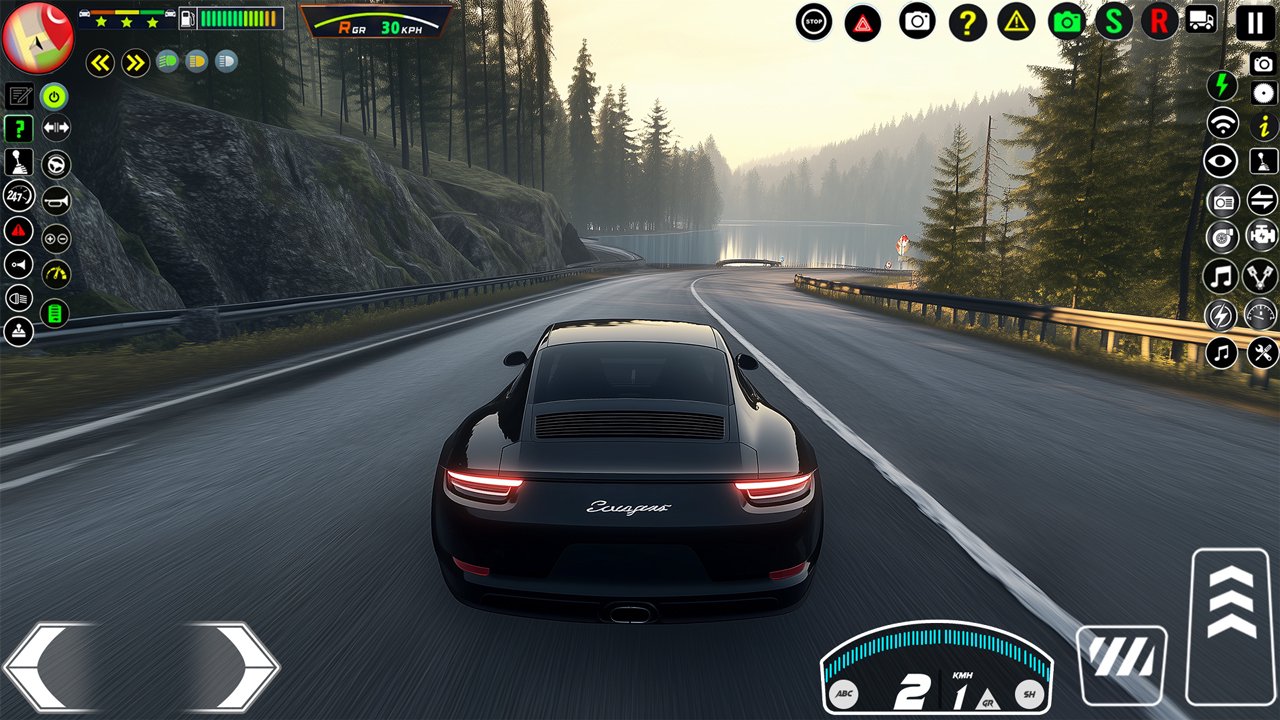Image resolution: width=1280 pixels, height=720 pixels.
Task: Steer left with the large left arrow
Action: click(x=50, y=666)
